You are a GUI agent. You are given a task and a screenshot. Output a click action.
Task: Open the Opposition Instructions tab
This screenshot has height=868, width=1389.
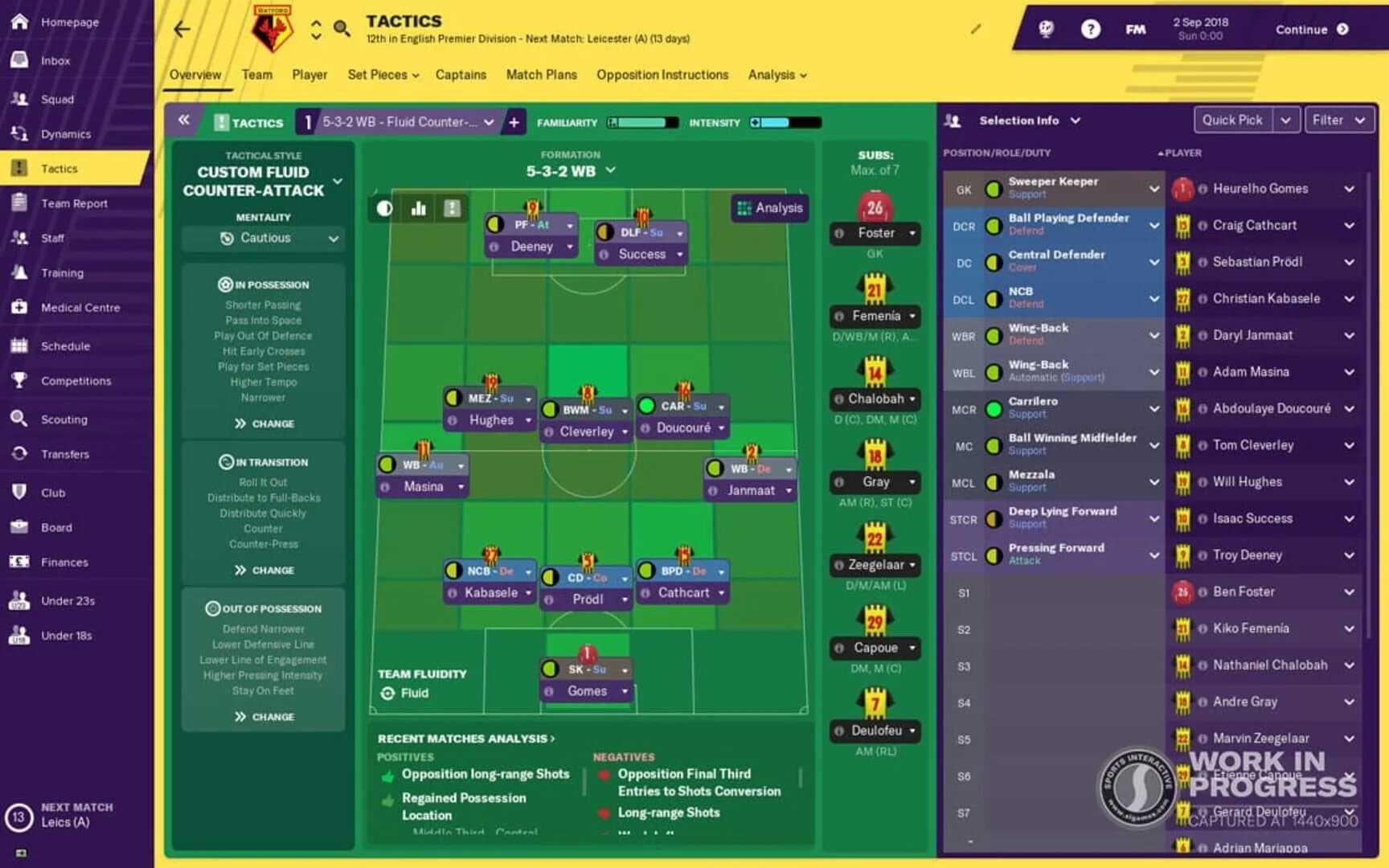click(662, 75)
